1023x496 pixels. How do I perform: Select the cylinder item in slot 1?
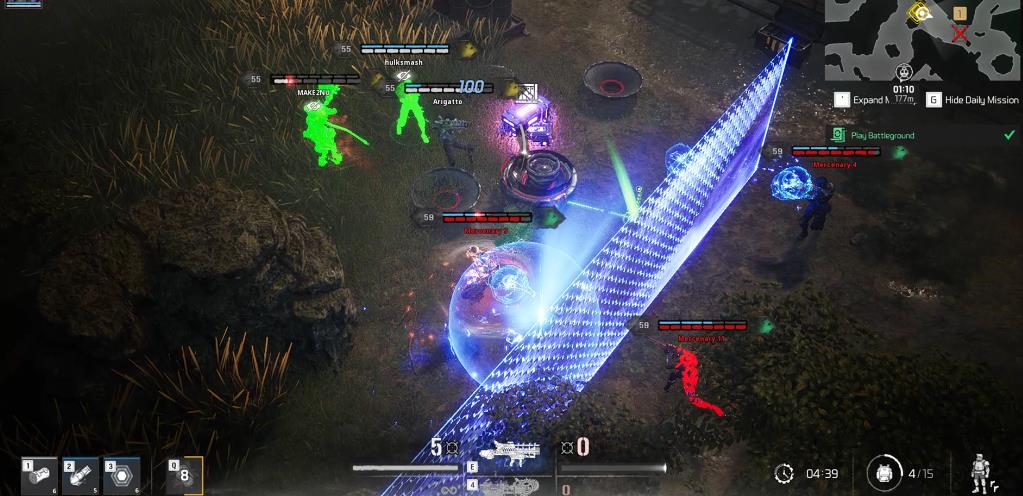click(39, 476)
